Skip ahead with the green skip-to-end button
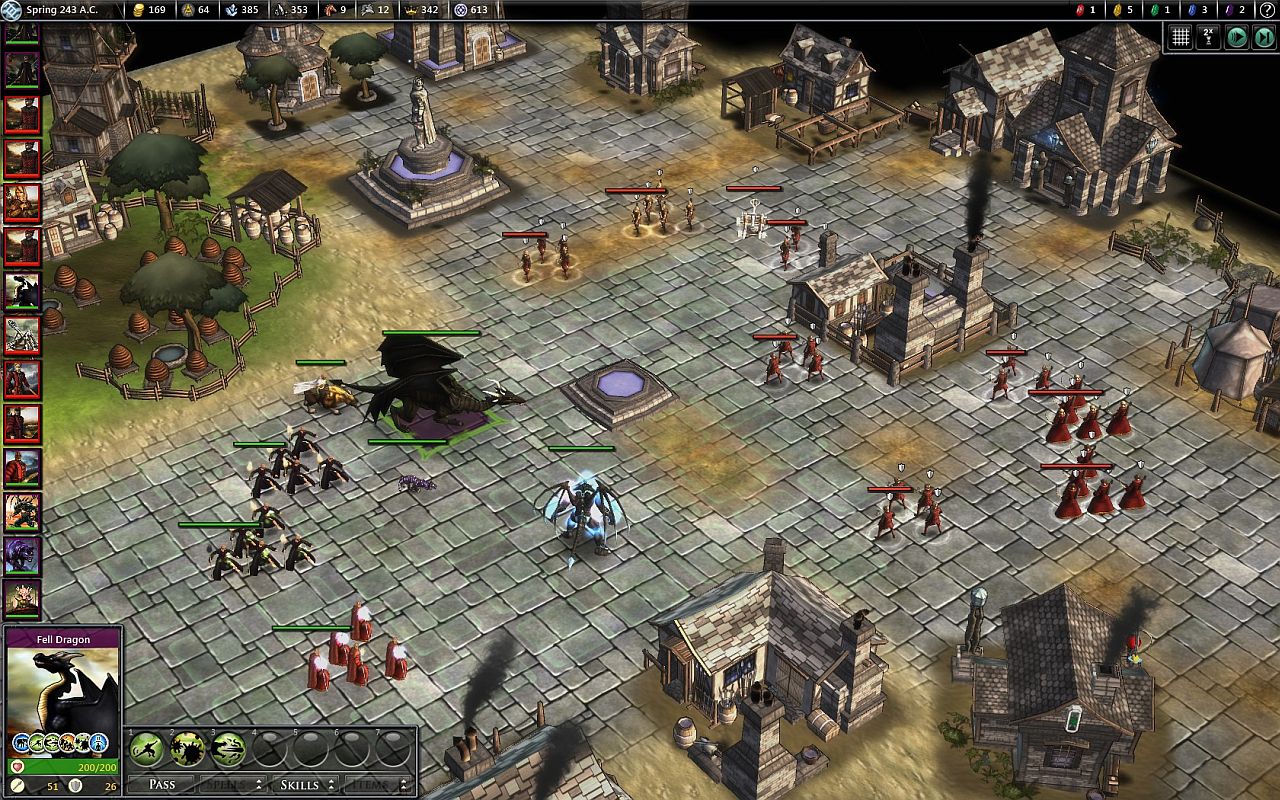 tap(1264, 37)
